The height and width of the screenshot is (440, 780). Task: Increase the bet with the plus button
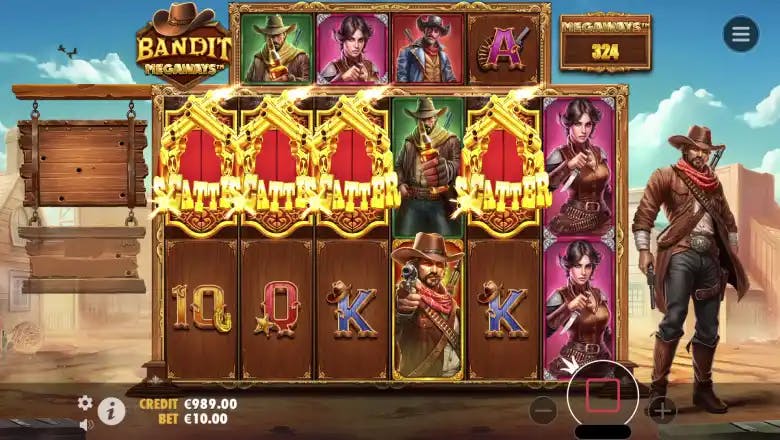662,410
